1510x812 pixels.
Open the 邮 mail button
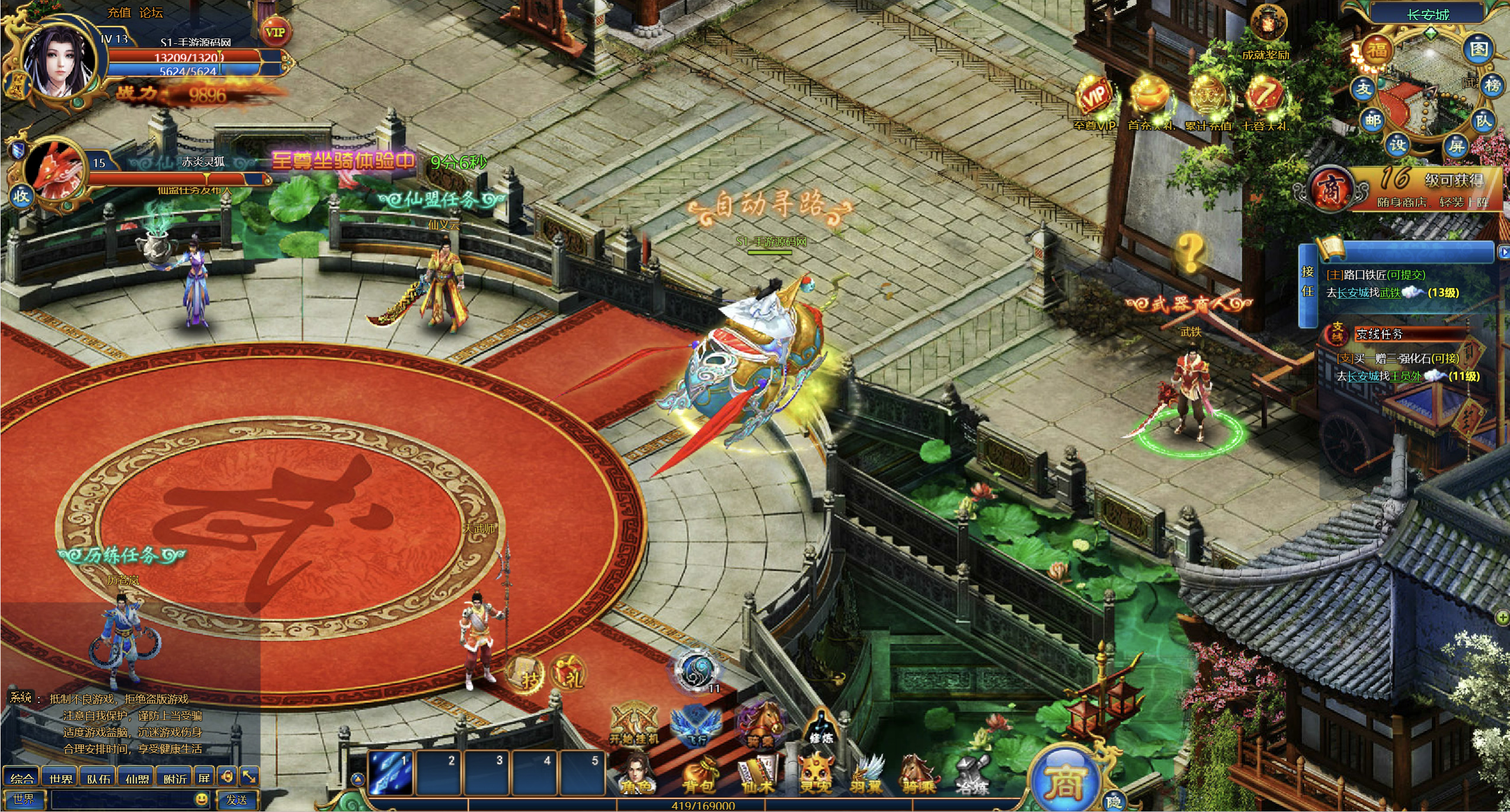1373,121
